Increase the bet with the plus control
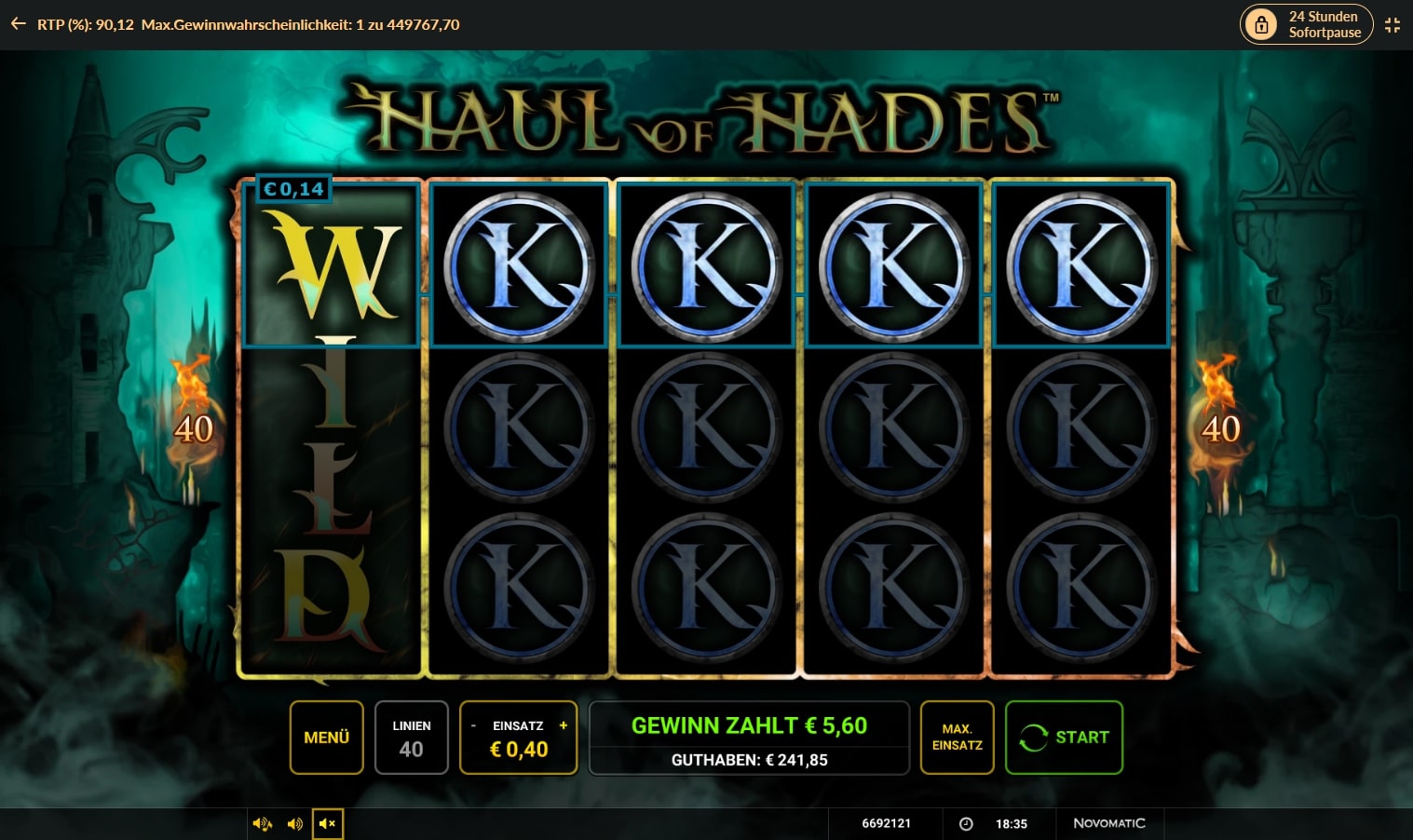The width and height of the screenshot is (1413, 840). click(x=564, y=725)
